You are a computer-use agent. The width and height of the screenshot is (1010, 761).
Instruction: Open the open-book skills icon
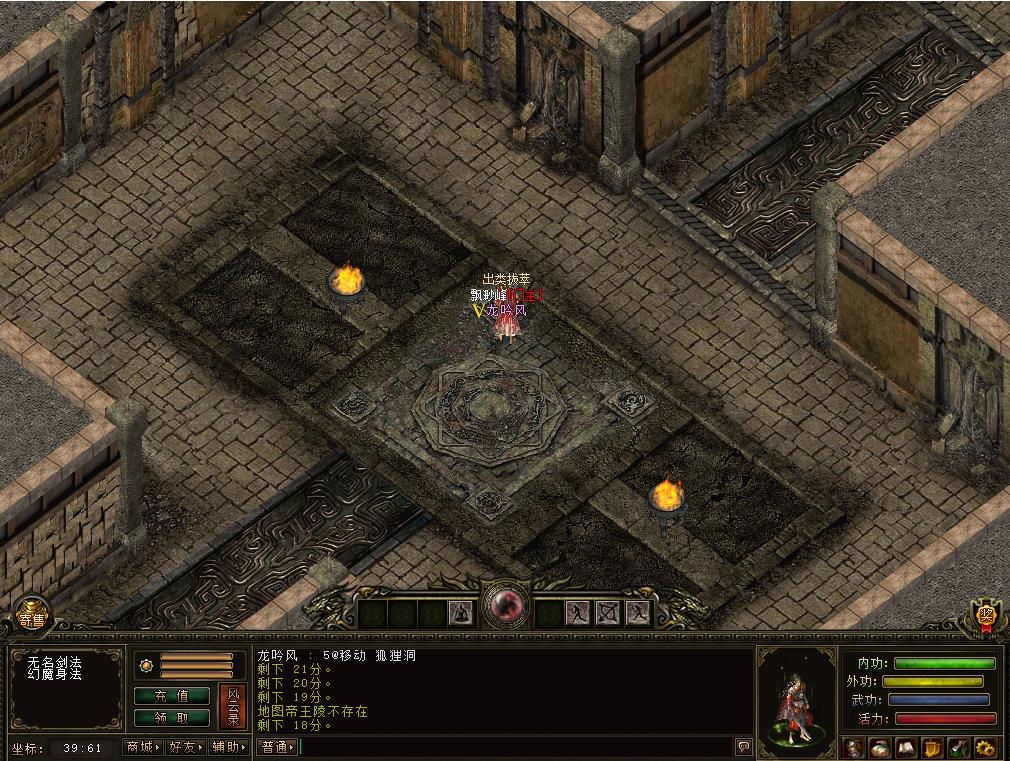(x=907, y=747)
